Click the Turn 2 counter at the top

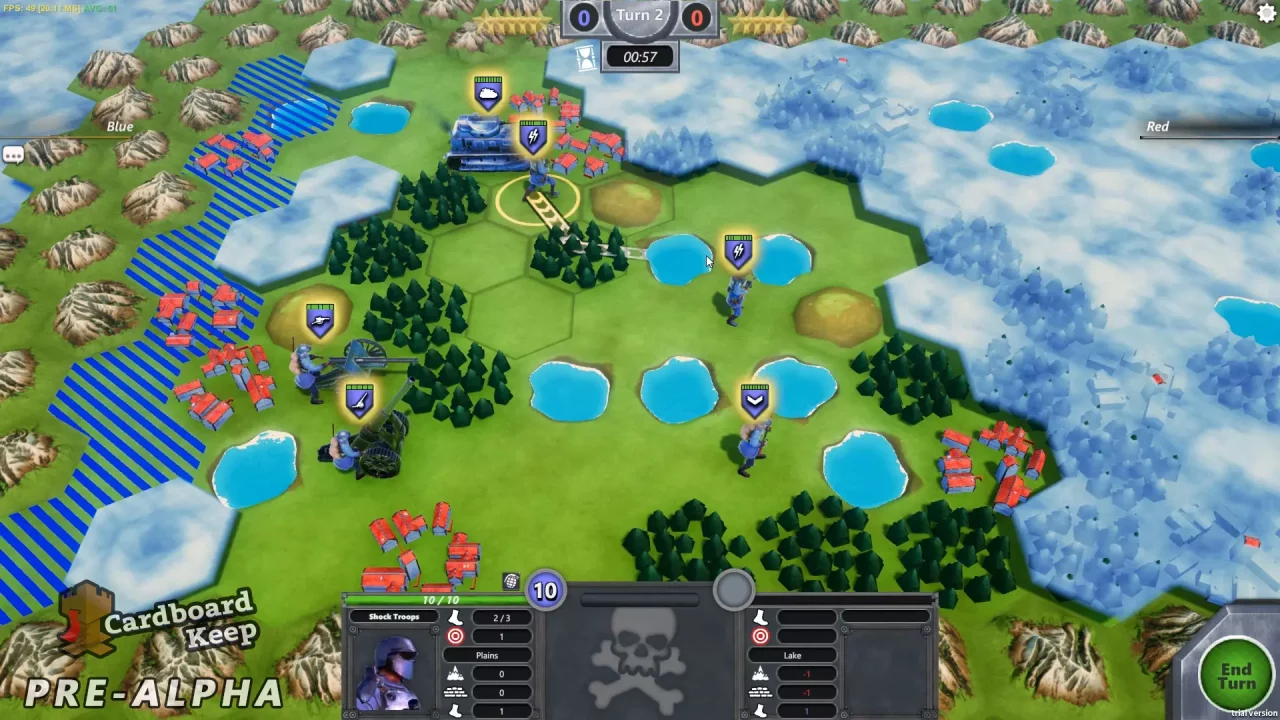tap(640, 16)
